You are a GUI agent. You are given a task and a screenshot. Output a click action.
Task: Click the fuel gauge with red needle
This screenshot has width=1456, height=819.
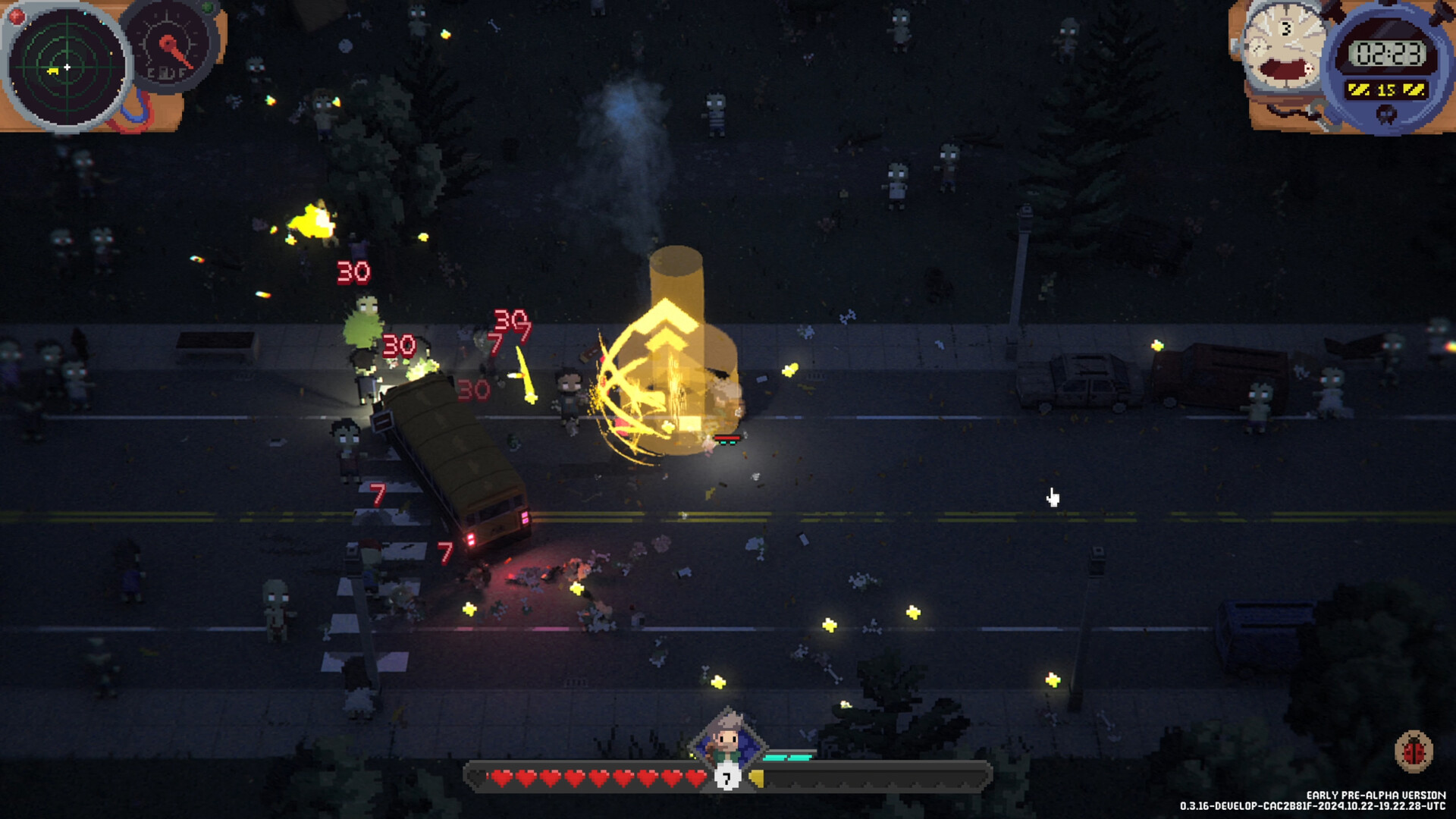click(168, 45)
